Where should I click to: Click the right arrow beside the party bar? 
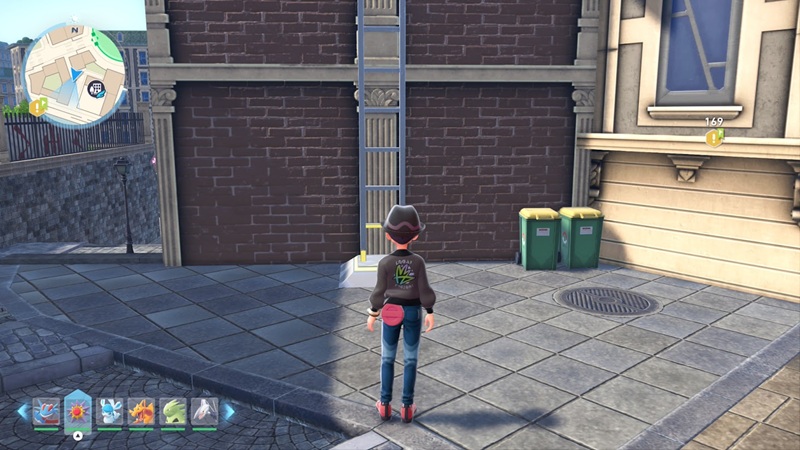point(228,411)
